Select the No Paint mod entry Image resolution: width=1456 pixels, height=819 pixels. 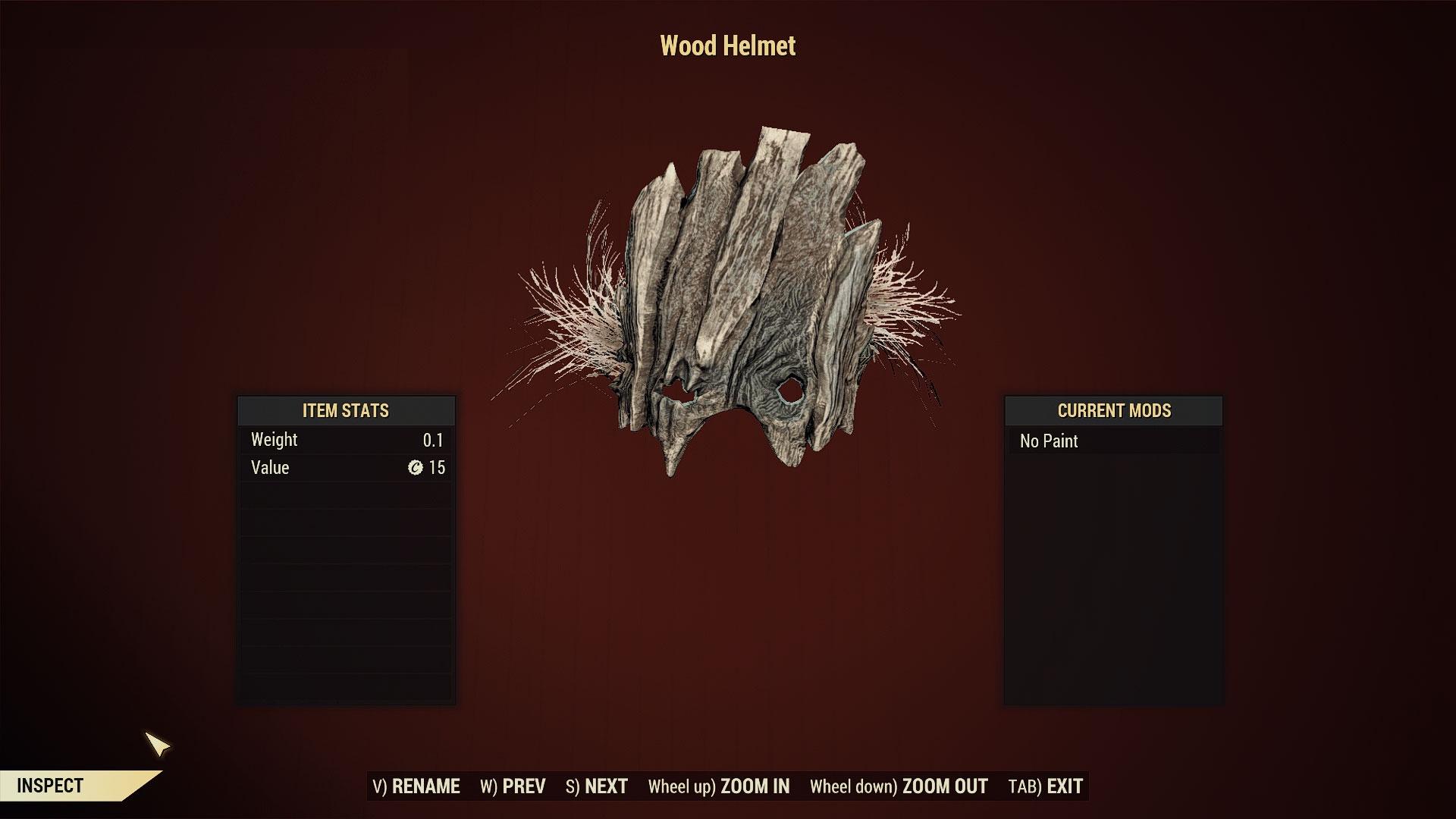tap(1113, 441)
